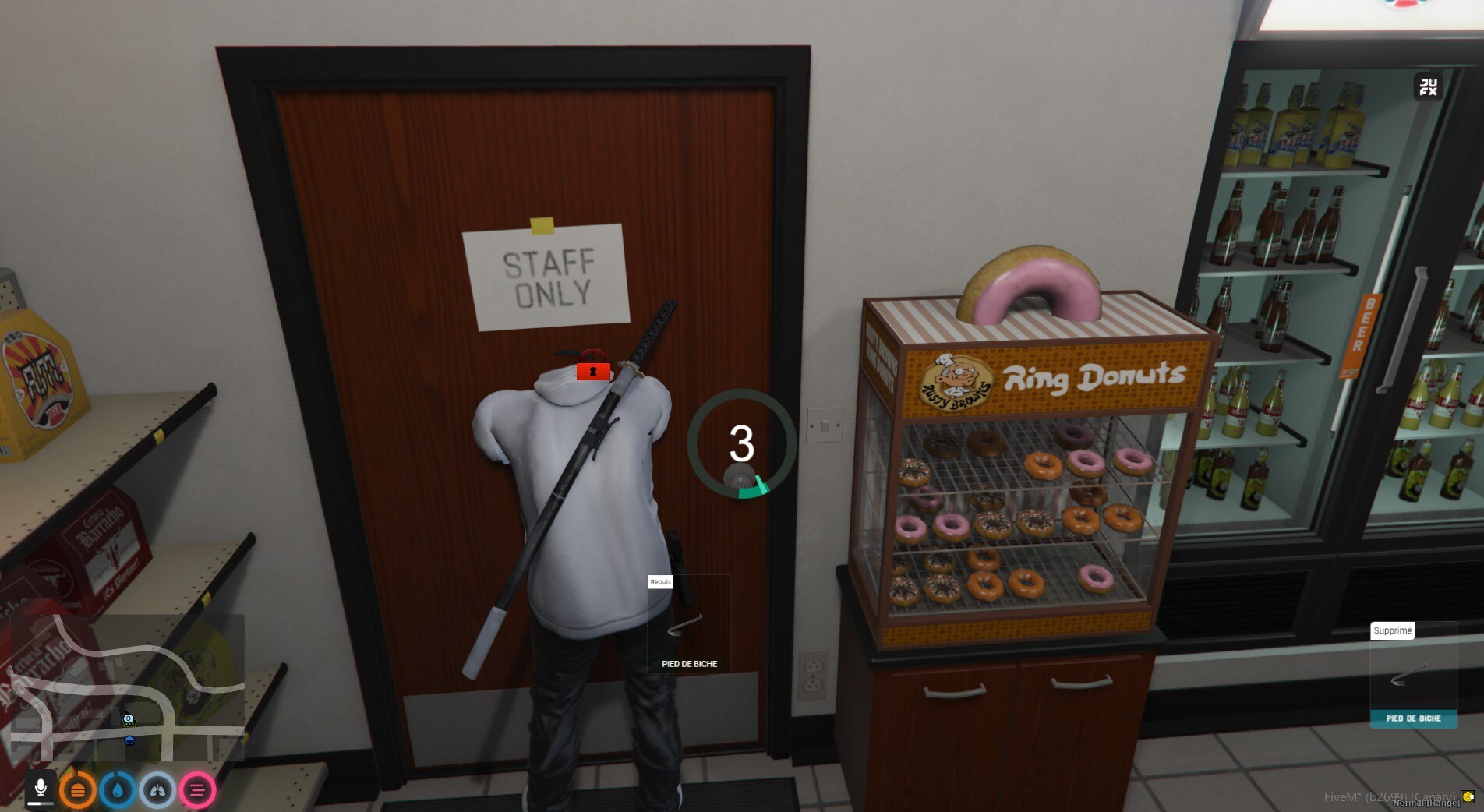Click the red padlock door marker
1484x812 pixels.
point(593,366)
